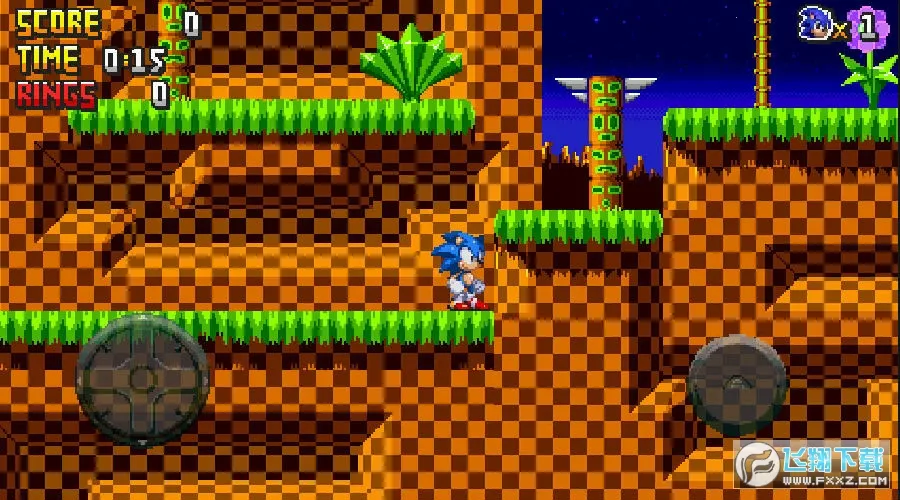Tap the virtual directional pad
This screenshot has height=500, width=900.
[x=142, y=379]
